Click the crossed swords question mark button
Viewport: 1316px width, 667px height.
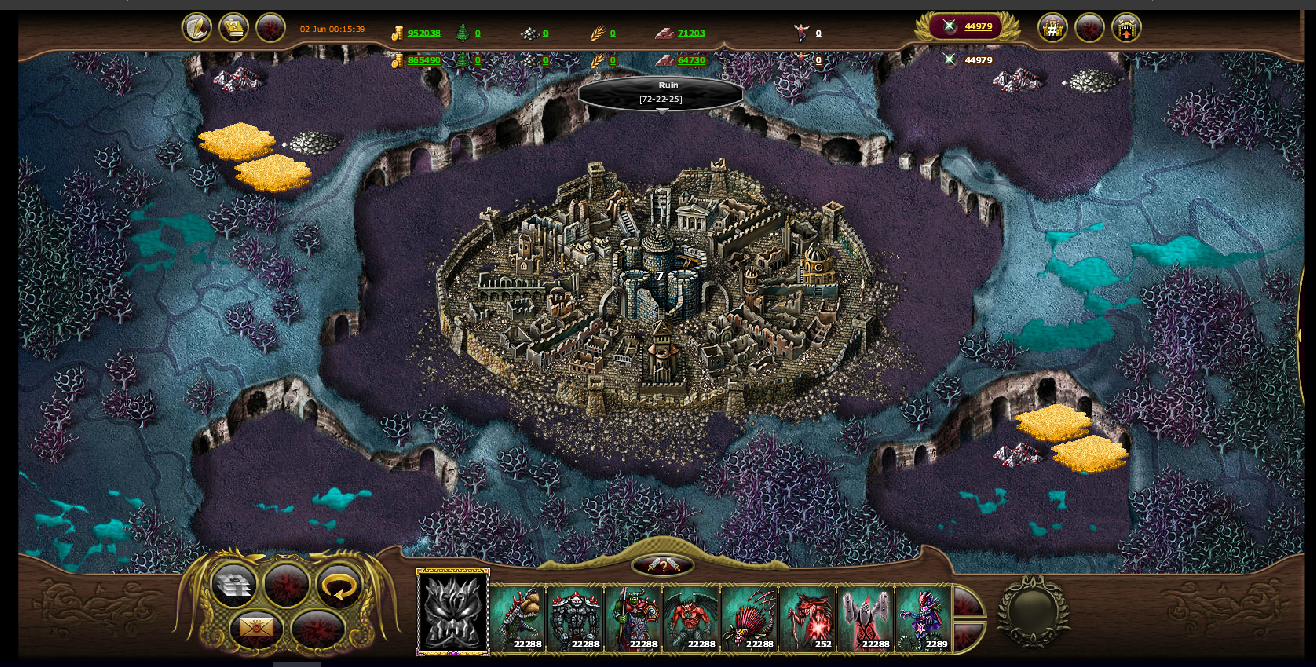(662, 566)
